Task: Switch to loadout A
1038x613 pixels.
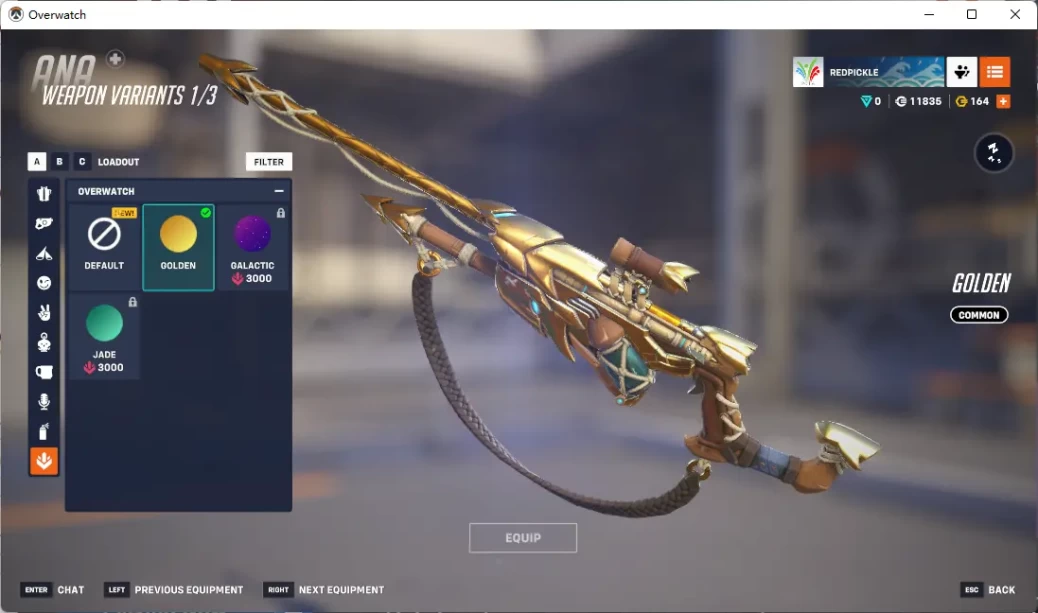Action: pos(37,161)
